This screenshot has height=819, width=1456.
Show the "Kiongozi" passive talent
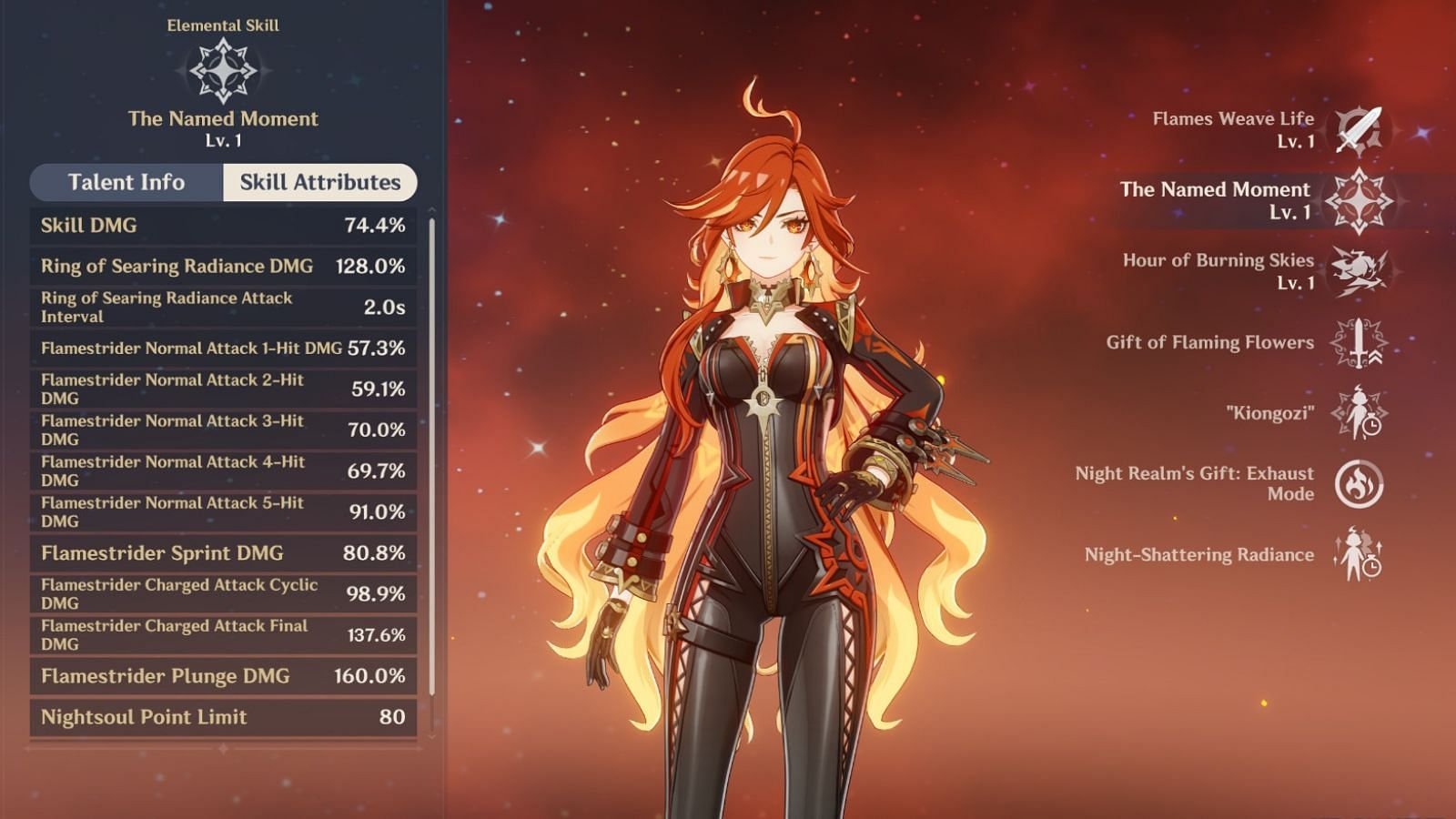pyautogui.click(x=1358, y=413)
